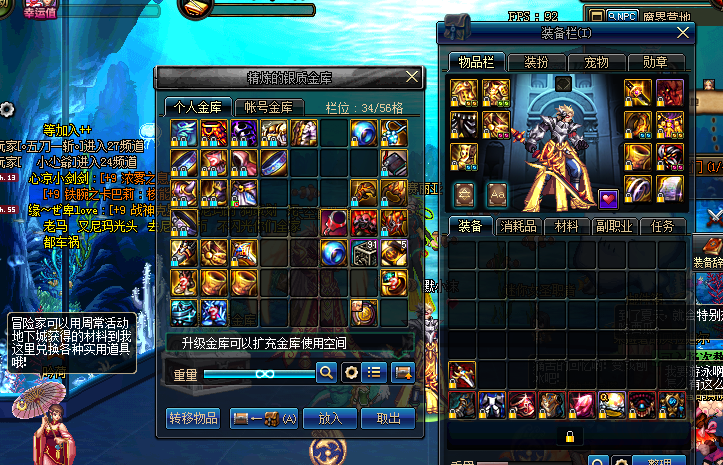
Task: Switch to the 帐号金库 account vault tab
Action: click(268, 107)
